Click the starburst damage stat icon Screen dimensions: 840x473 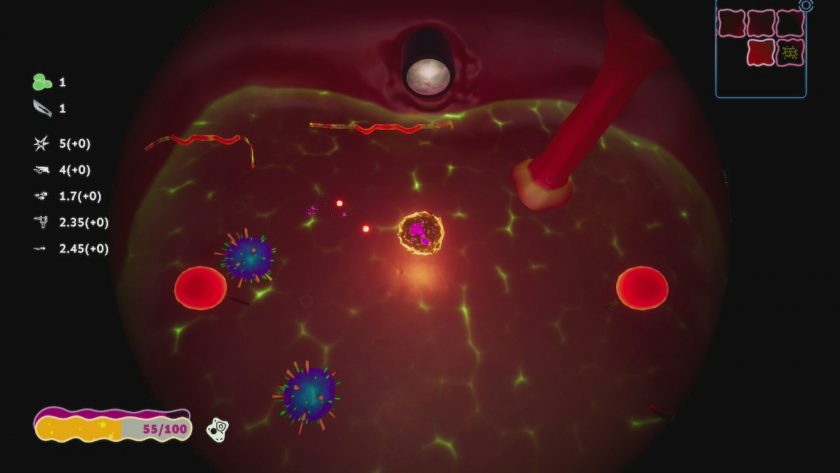pos(41,144)
